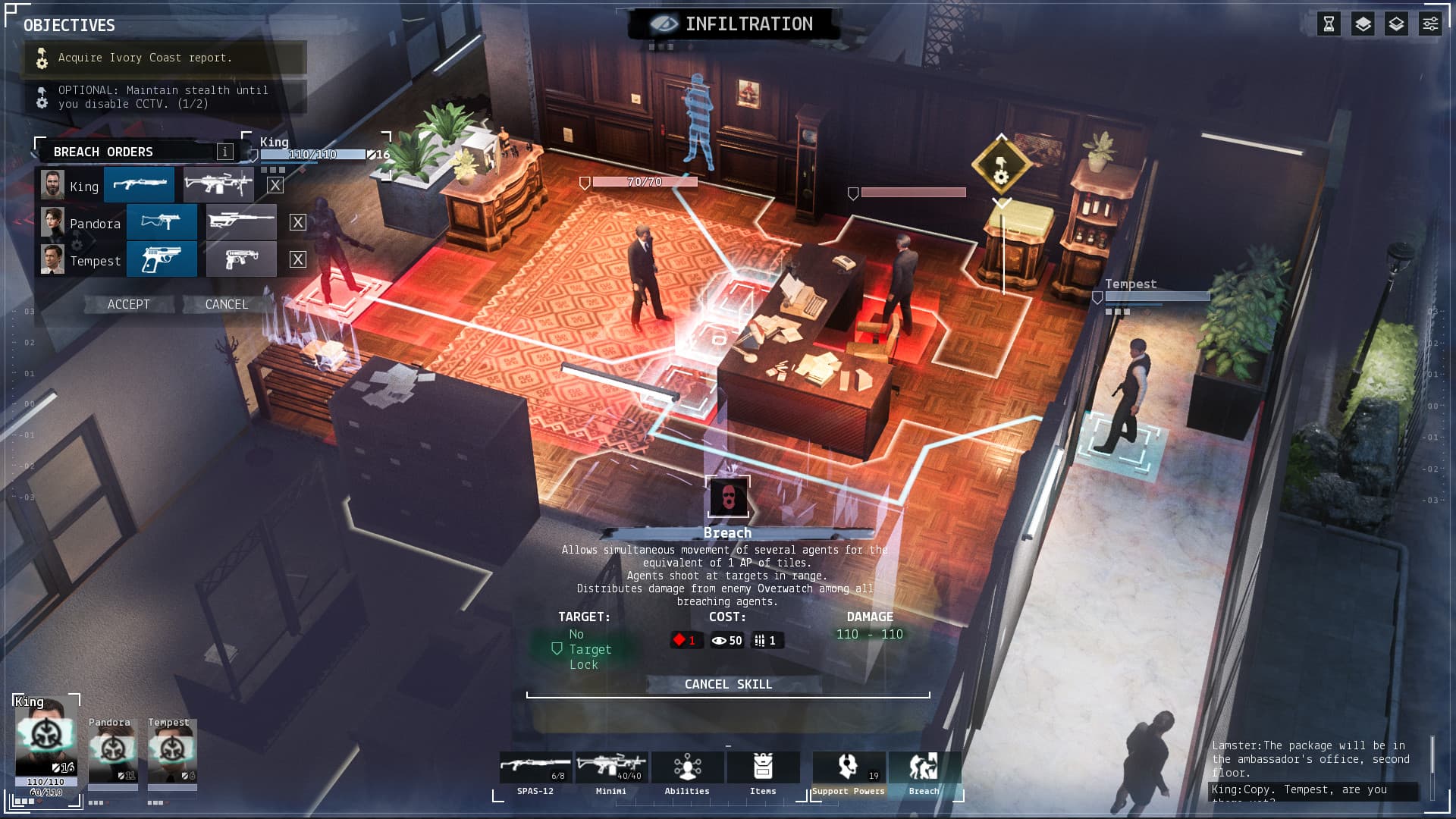Select the SPAS-12 shotgun slot
Viewport: 1456px width, 819px height.
[535, 767]
